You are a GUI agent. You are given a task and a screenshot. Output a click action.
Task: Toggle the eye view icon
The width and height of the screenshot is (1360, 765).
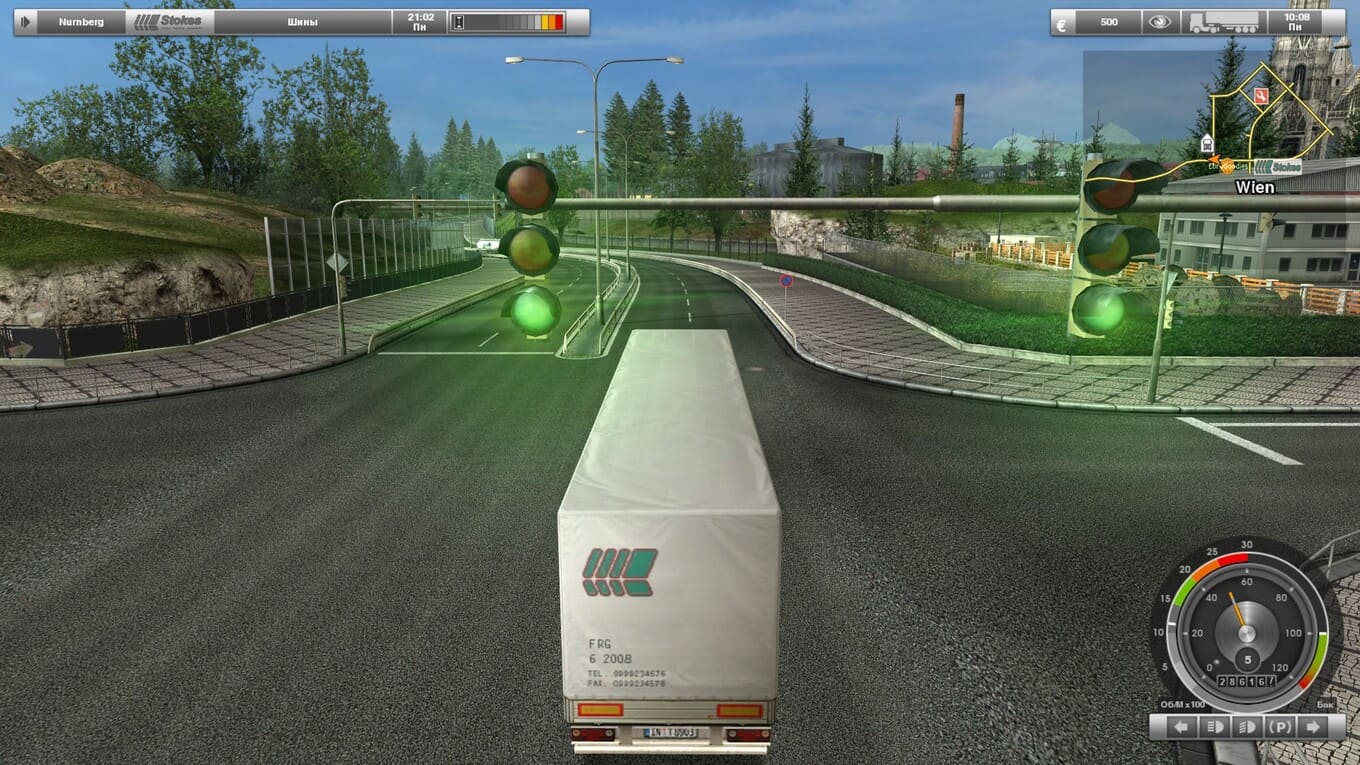(x=1160, y=22)
